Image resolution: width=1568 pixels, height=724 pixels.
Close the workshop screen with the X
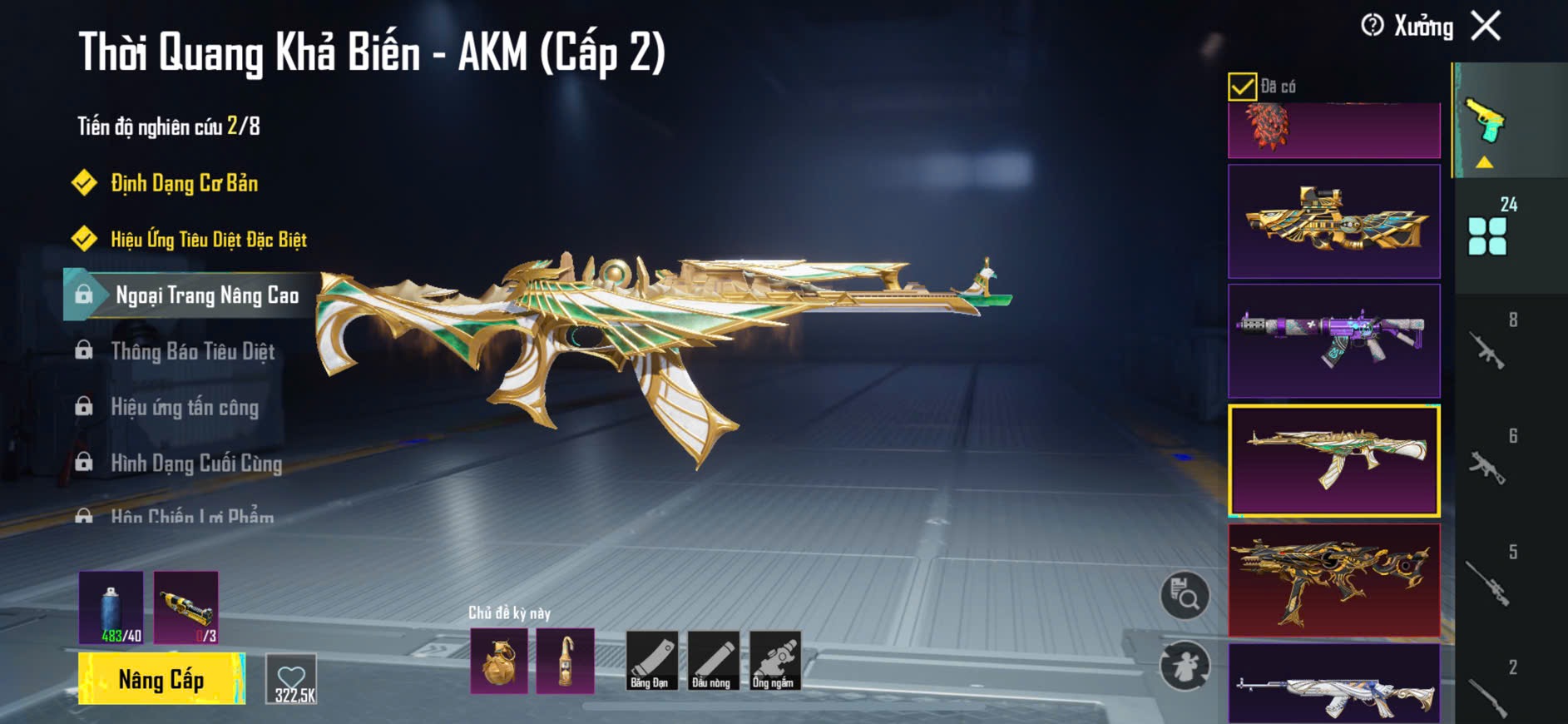pos(1486,26)
